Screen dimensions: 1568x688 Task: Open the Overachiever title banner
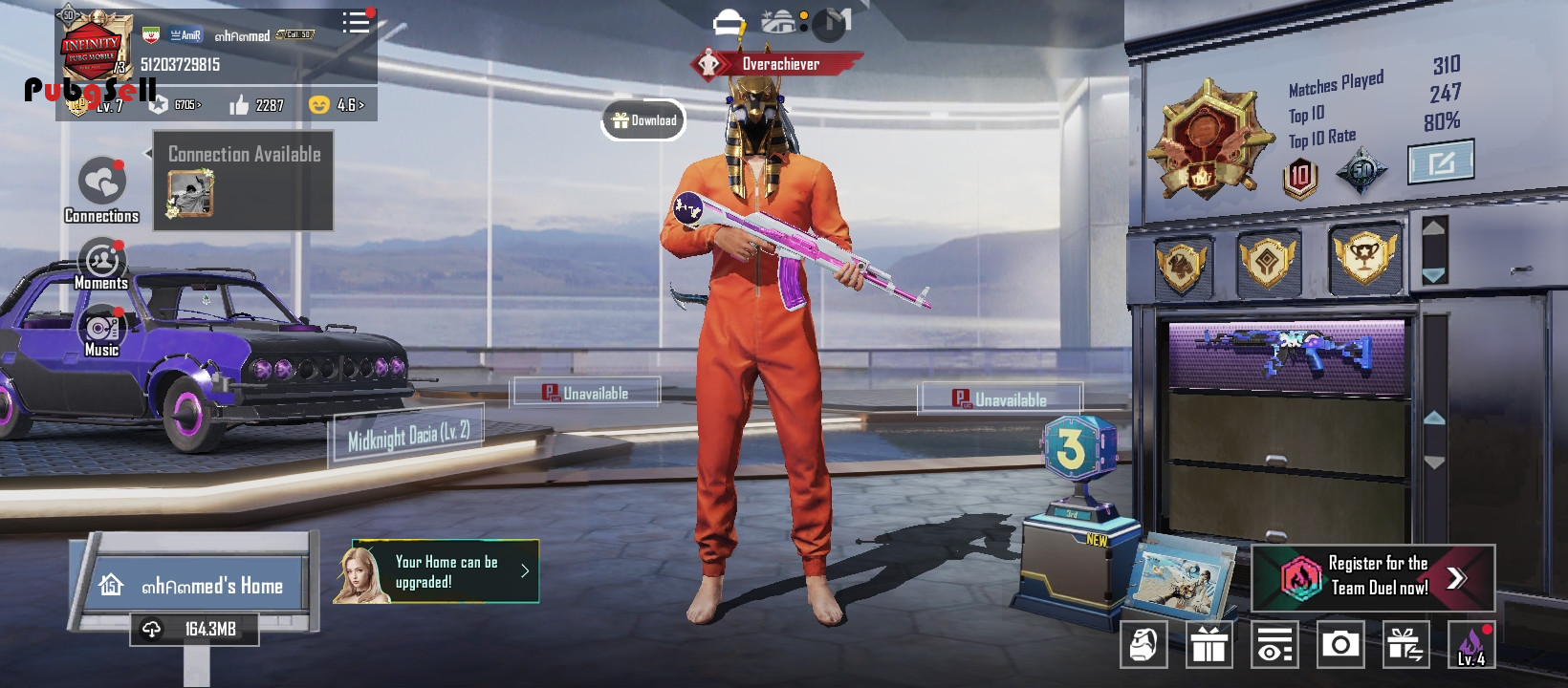[777, 64]
